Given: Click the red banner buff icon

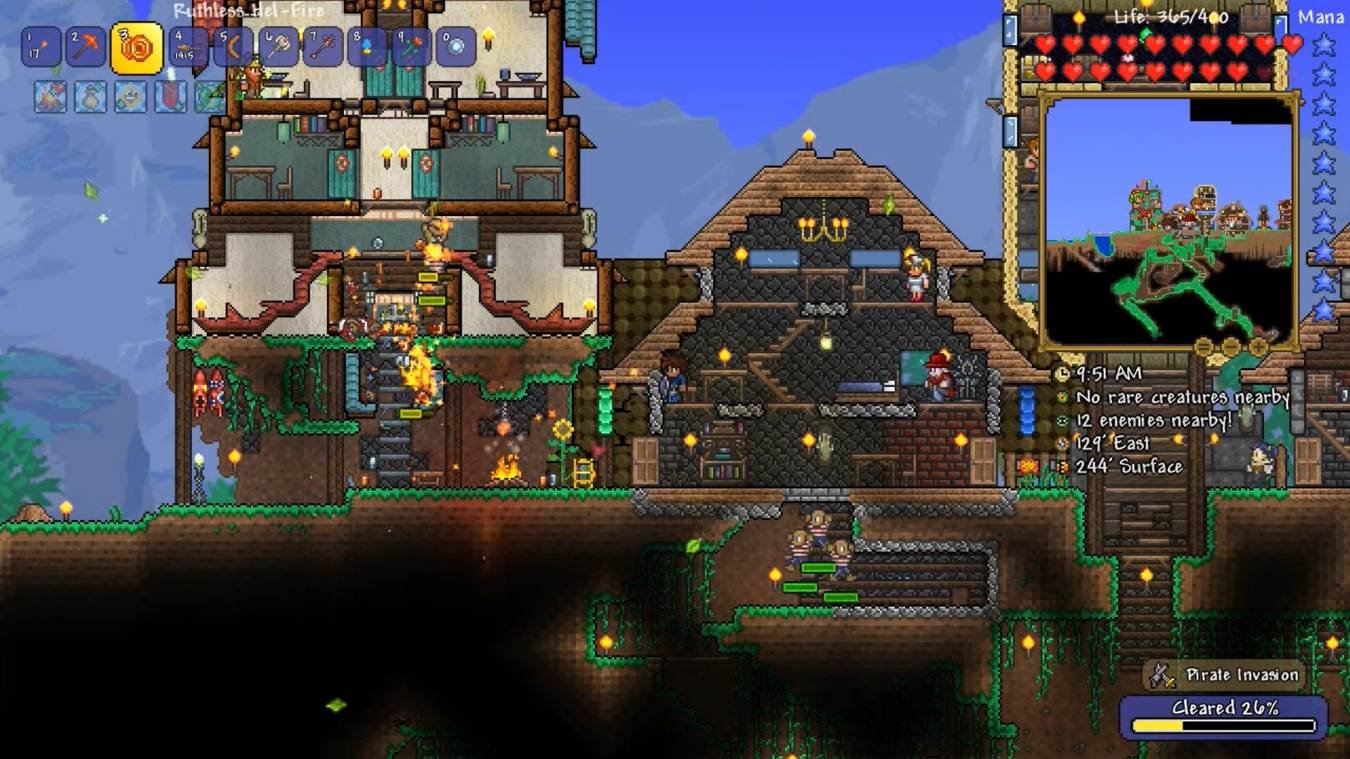Looking at the screenshot, I should (x=170, y=96).
